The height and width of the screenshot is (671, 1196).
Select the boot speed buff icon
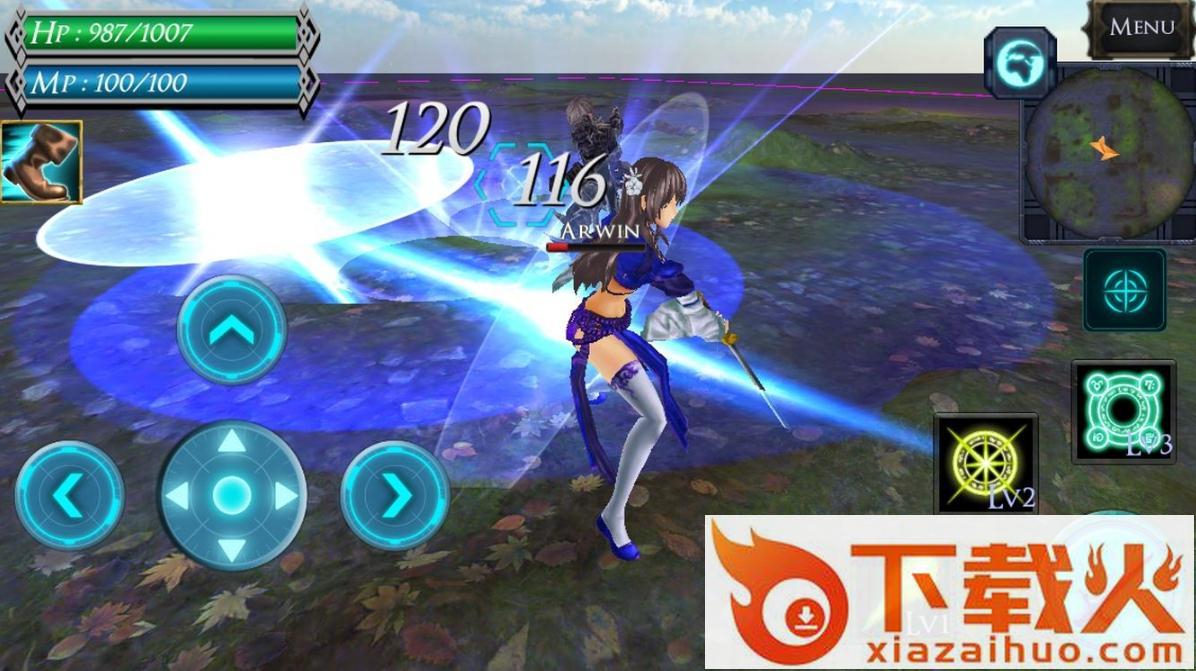[x=41, y=162]
